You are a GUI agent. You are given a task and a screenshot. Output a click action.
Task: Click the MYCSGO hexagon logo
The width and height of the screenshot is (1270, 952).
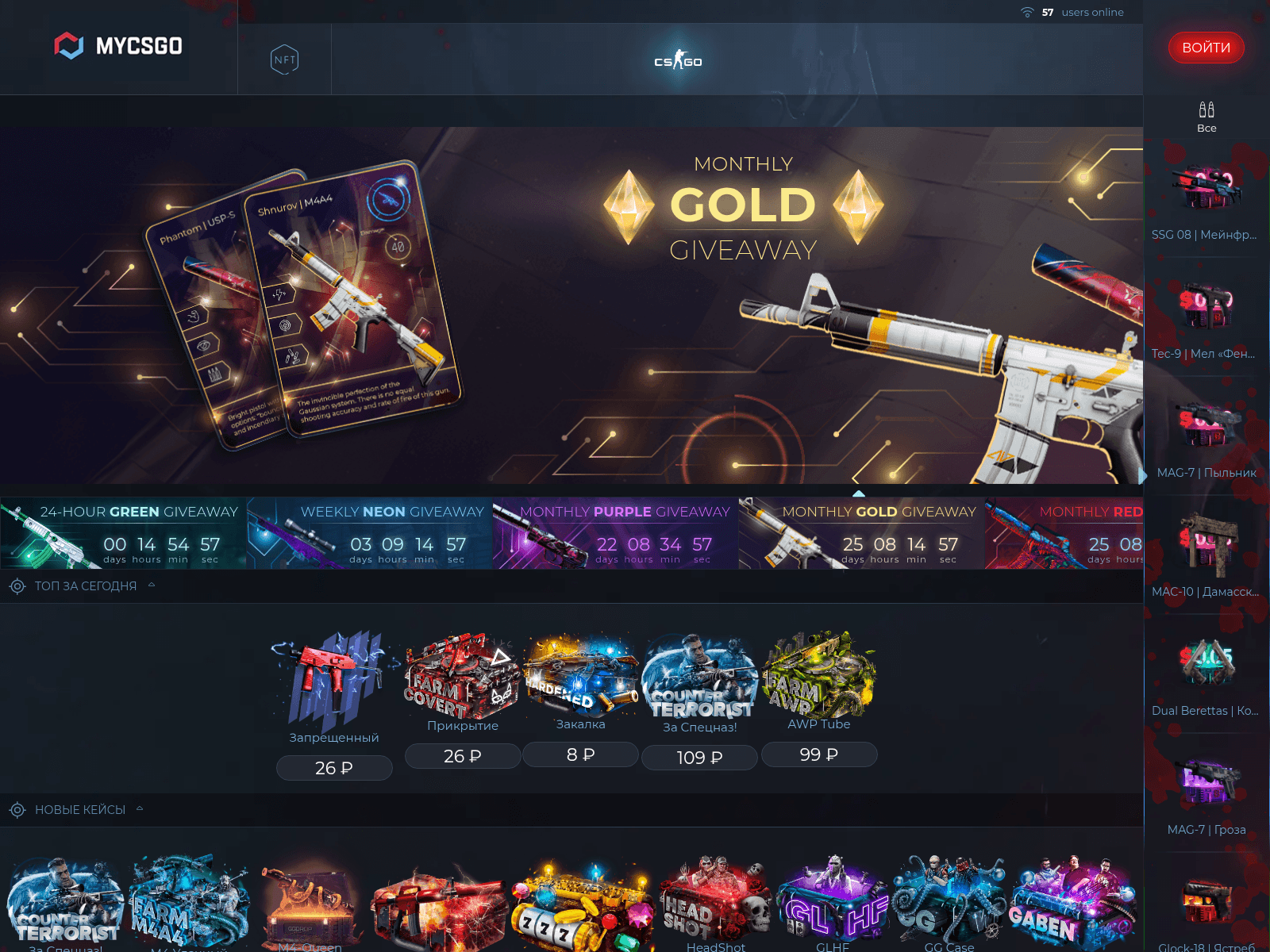(71, 45)
